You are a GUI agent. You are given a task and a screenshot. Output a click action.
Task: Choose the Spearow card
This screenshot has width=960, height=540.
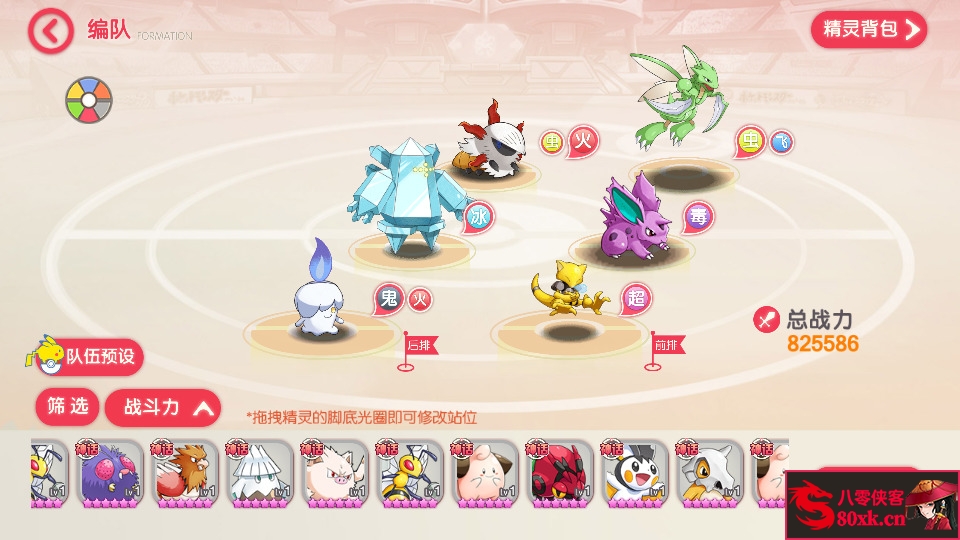(x=184, y=473)
